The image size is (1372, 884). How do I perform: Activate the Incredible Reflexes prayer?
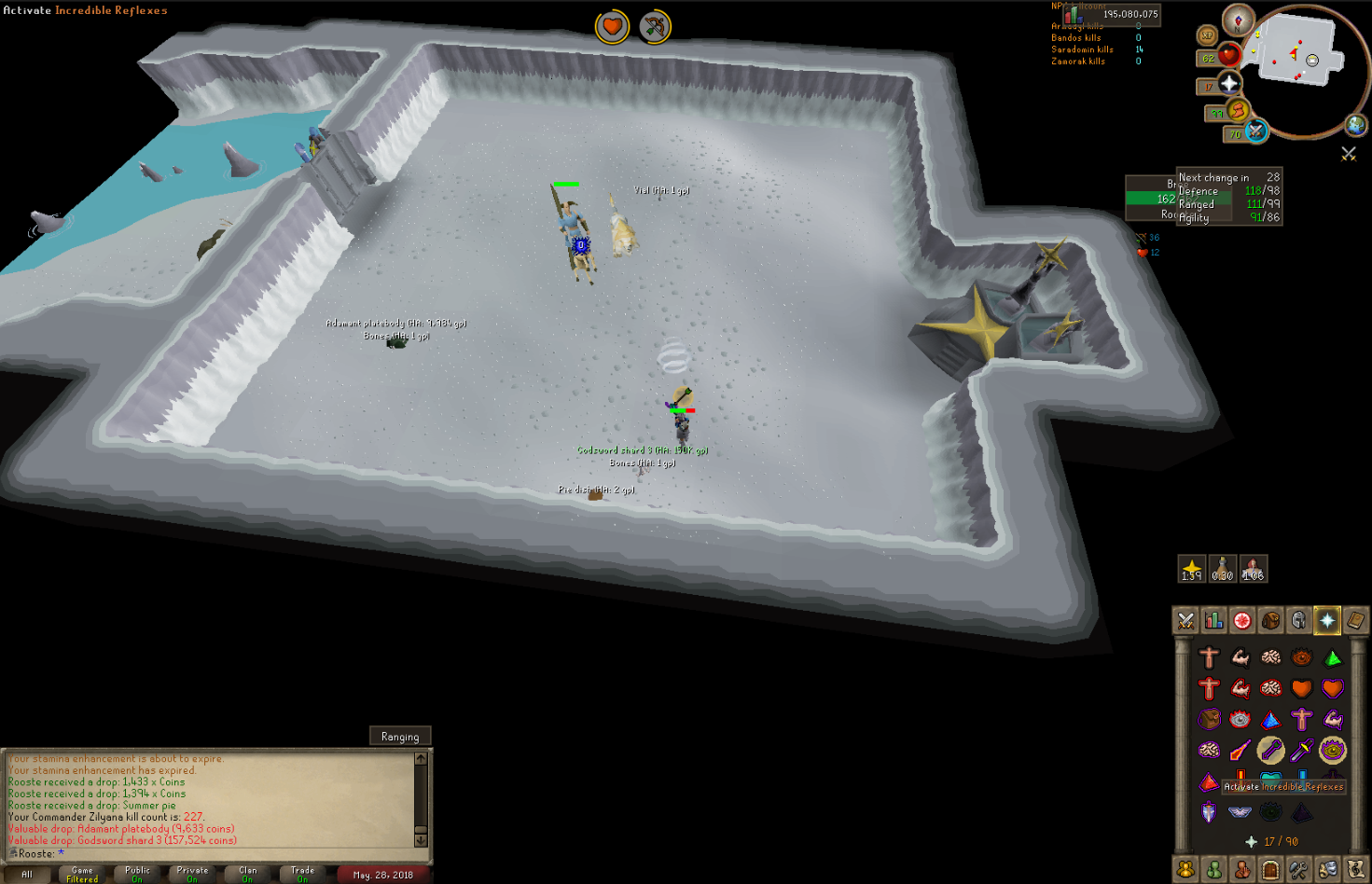[x=1209, y=749]
